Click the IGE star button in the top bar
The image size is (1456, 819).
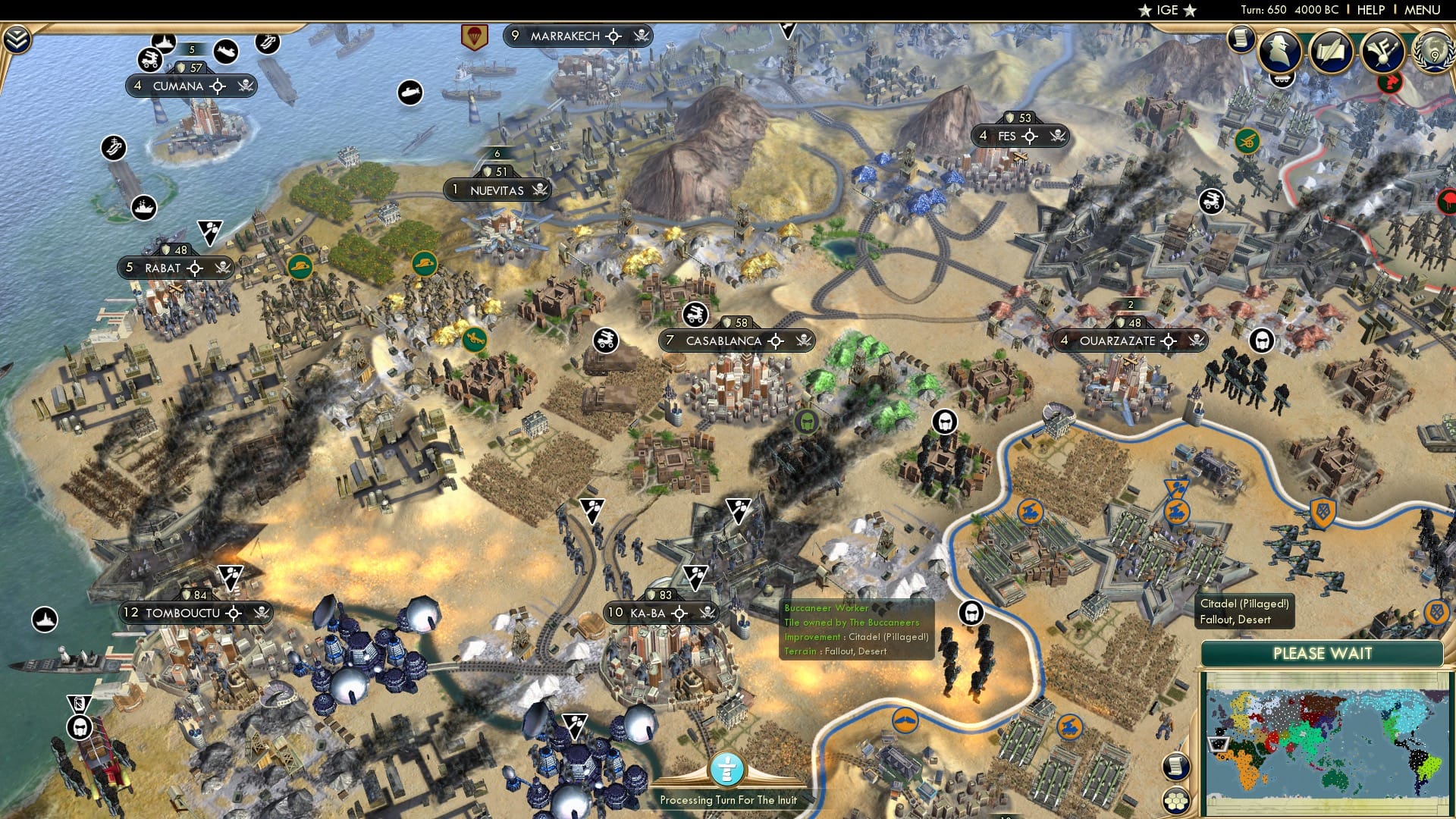[x=1166, y=10]
